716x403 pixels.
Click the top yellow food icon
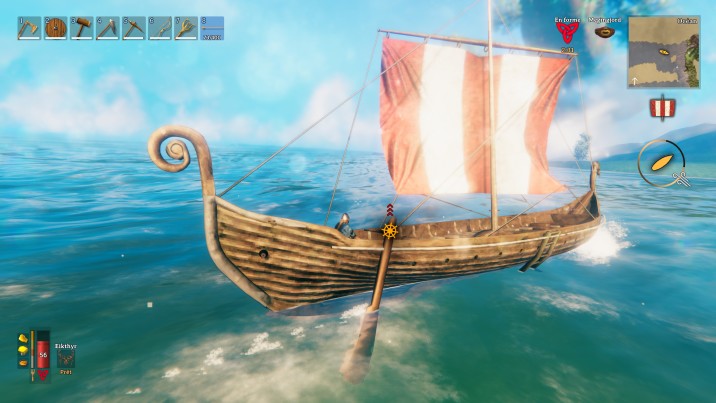pyautogui.click(x=22, y=338)
